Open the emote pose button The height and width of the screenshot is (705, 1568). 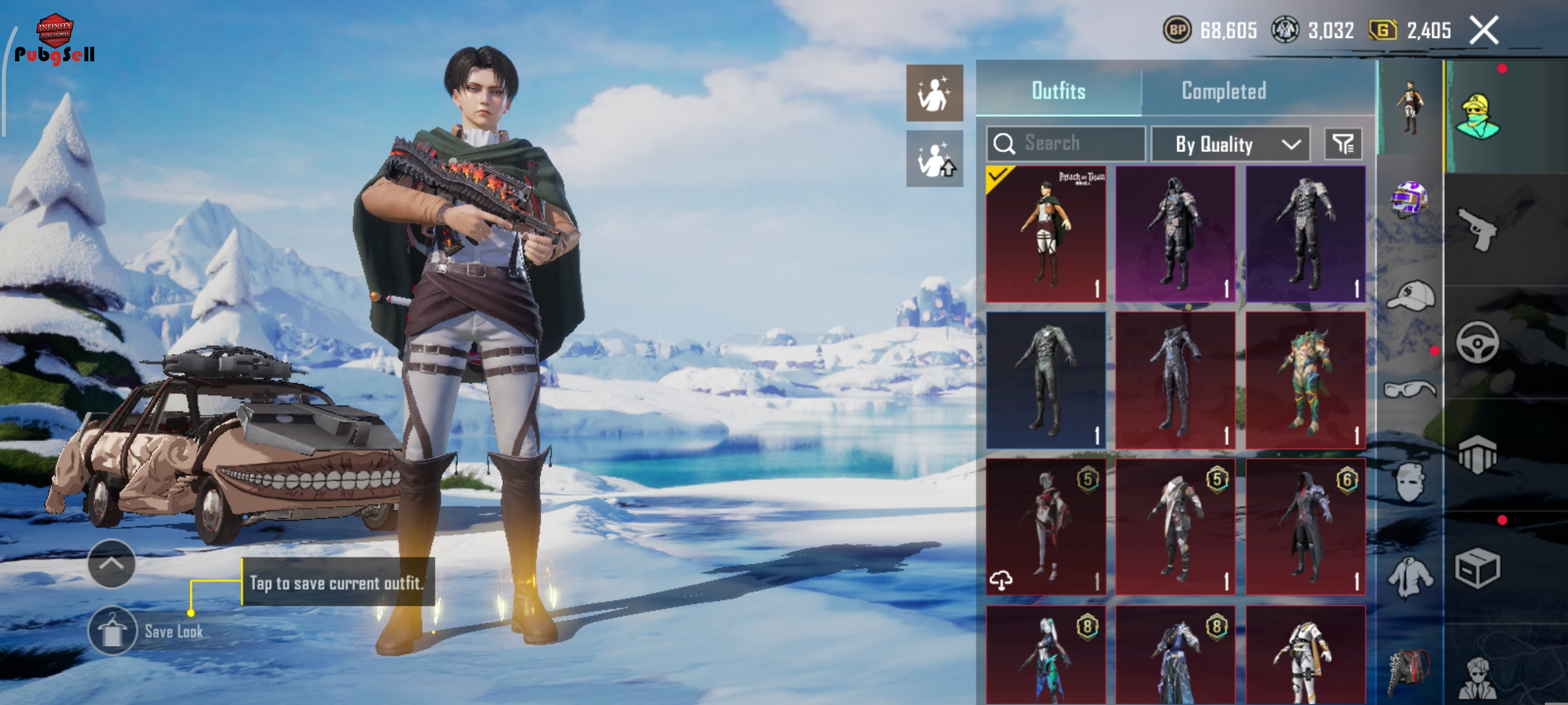click(x=934, y=94)
